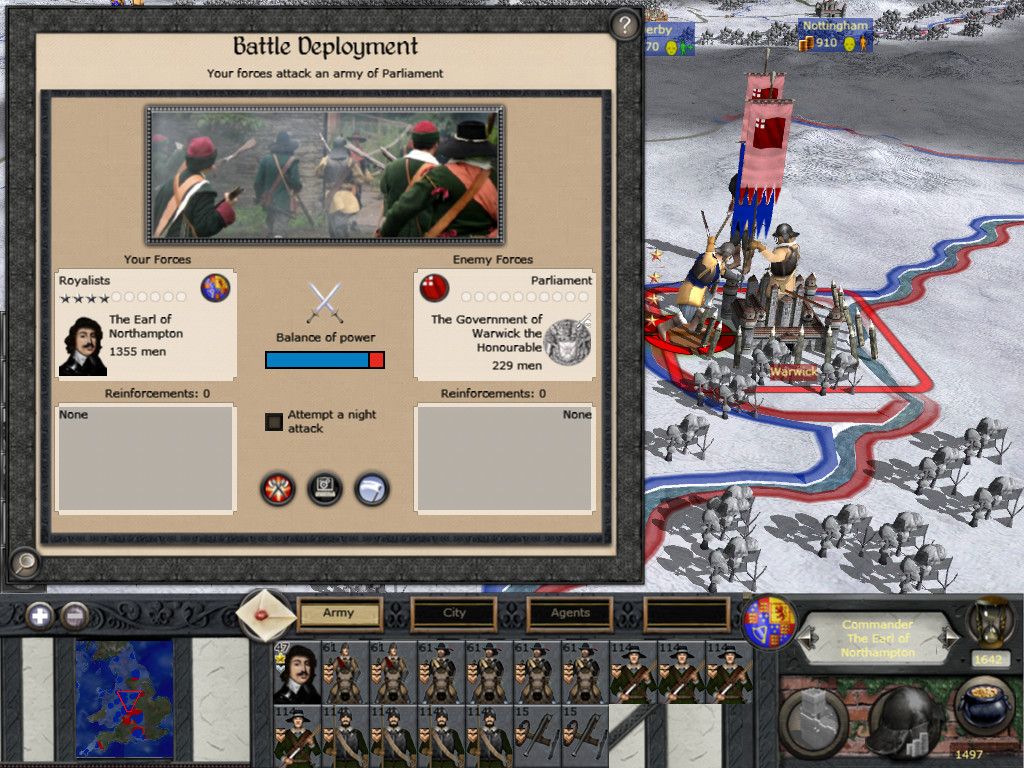Switch to the Agents tab
This screenshot has height=768, width=1024.
570,613
